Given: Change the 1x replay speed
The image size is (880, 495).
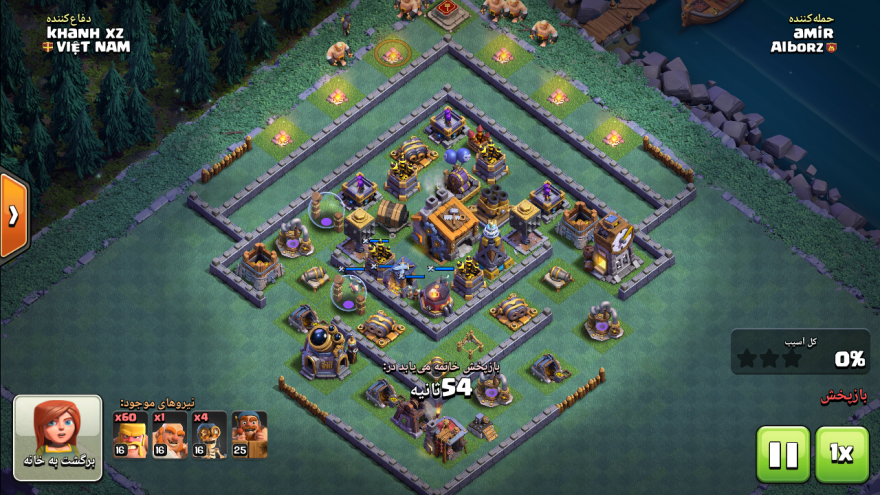Looking at the screenshot, I should (x=842, y=455).
